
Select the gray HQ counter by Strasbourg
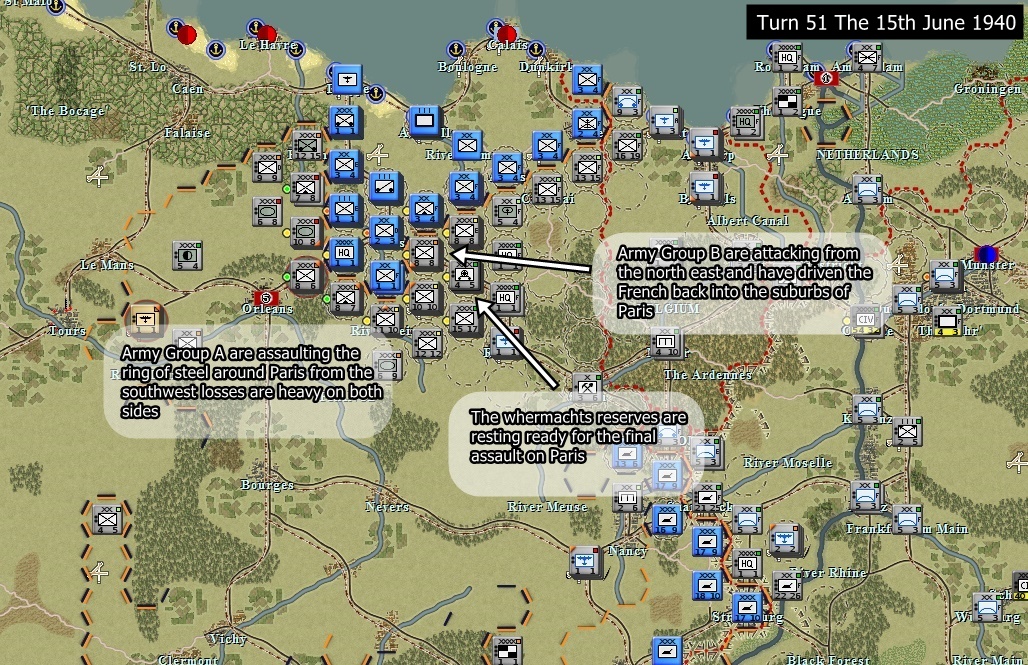point(747,563)
